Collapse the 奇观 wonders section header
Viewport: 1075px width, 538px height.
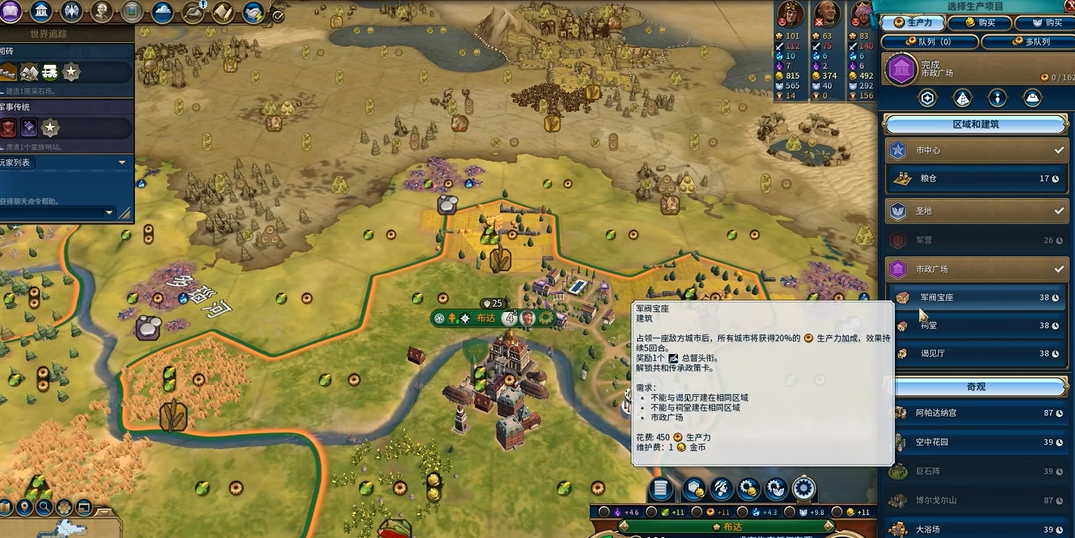(975, 386)
